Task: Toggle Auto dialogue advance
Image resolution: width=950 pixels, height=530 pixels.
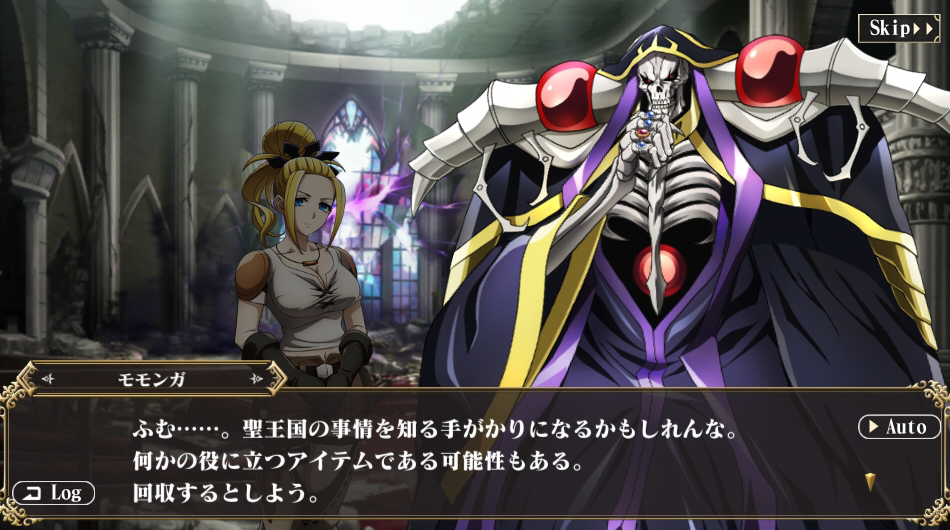Action: pyautogui.click(x=899, y=427)
